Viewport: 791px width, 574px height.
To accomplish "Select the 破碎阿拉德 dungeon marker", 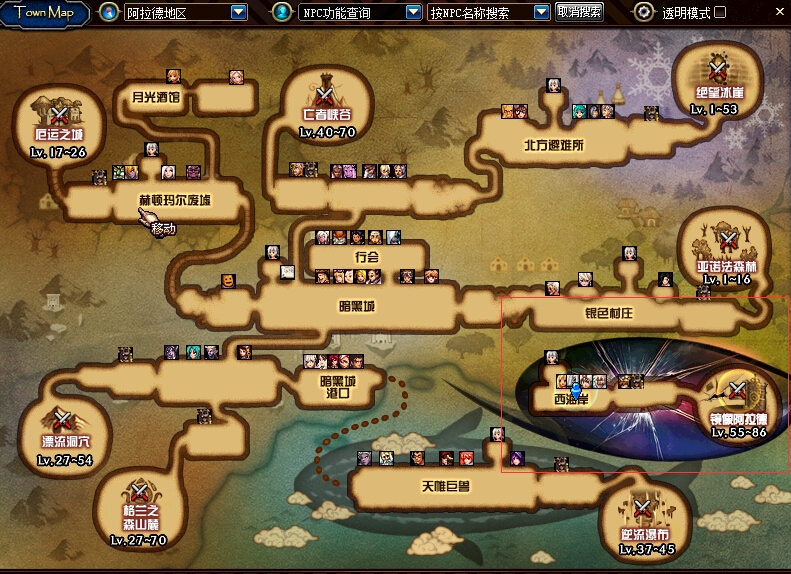I will pos(738,396).
